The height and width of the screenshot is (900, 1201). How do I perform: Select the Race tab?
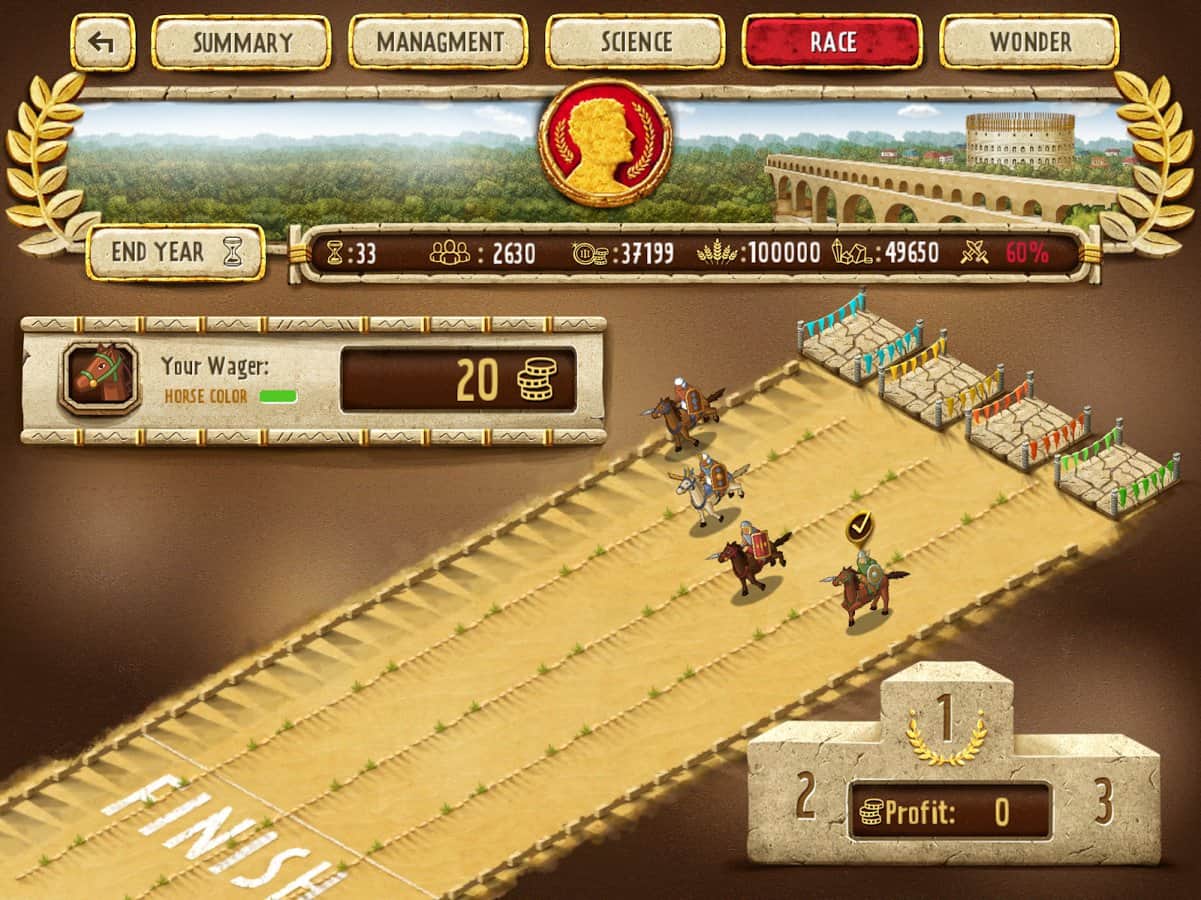(x=832, y=42)
